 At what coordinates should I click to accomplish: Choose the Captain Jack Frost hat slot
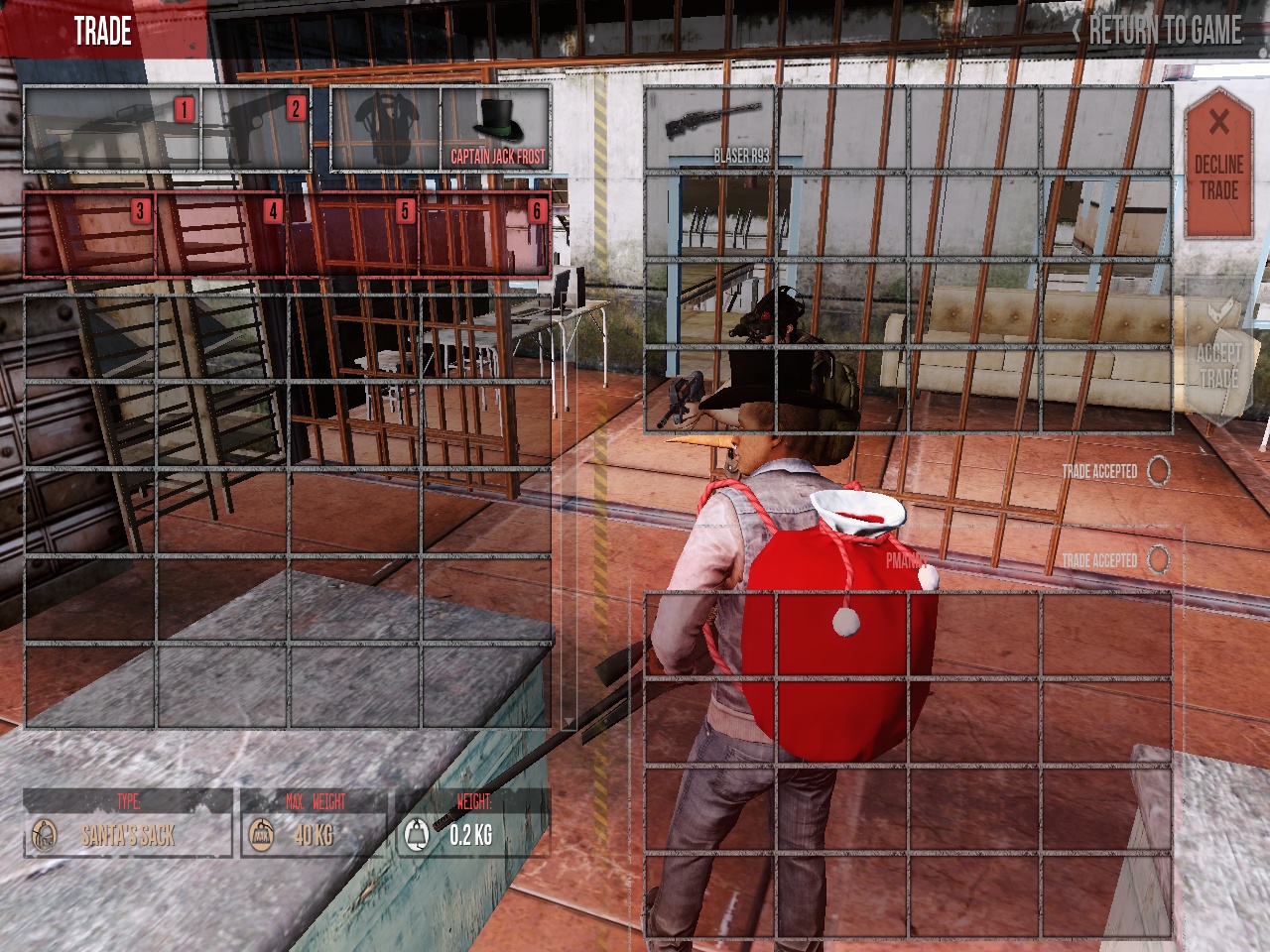pyautogui.click(x=496, y=130)
